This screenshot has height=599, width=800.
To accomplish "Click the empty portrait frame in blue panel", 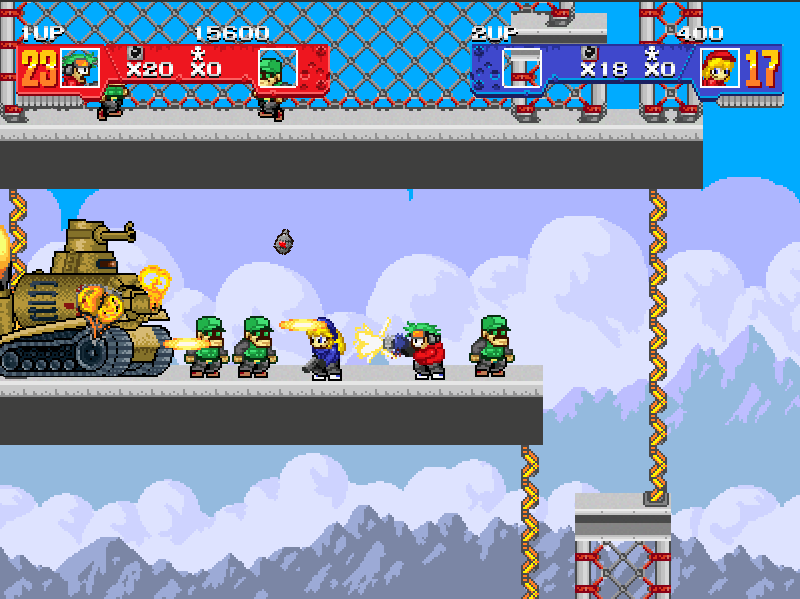I will (x=521, y=67).
